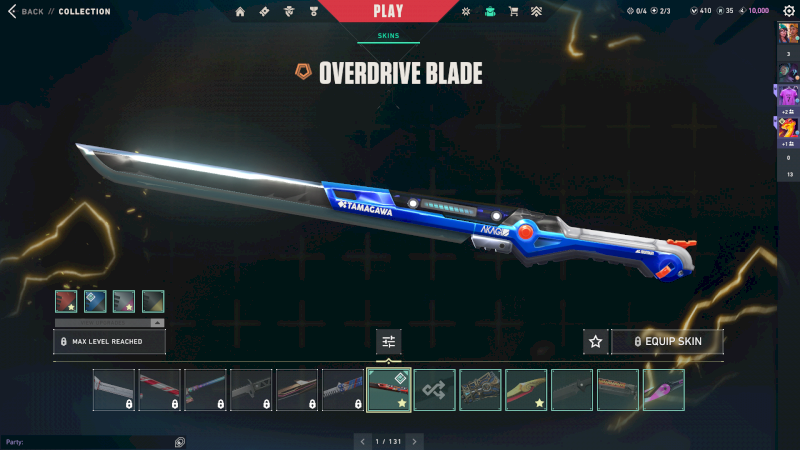The height and width of the screenshot is (450, 800).
Task: Select the butterfly wing axe thumbnail
Action: pos(480,390)
